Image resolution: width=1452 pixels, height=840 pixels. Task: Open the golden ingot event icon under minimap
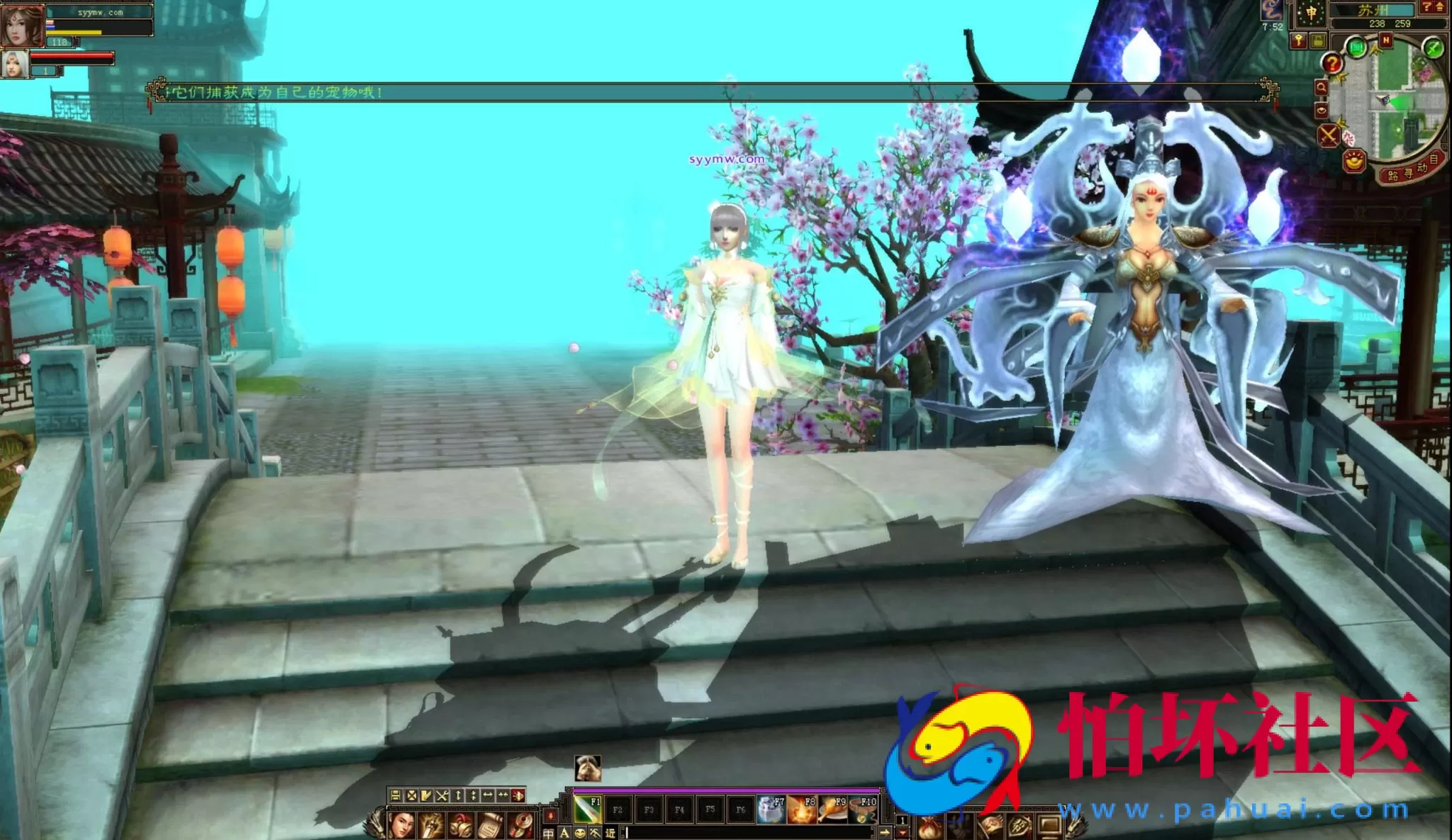(x=1355, y=161)
